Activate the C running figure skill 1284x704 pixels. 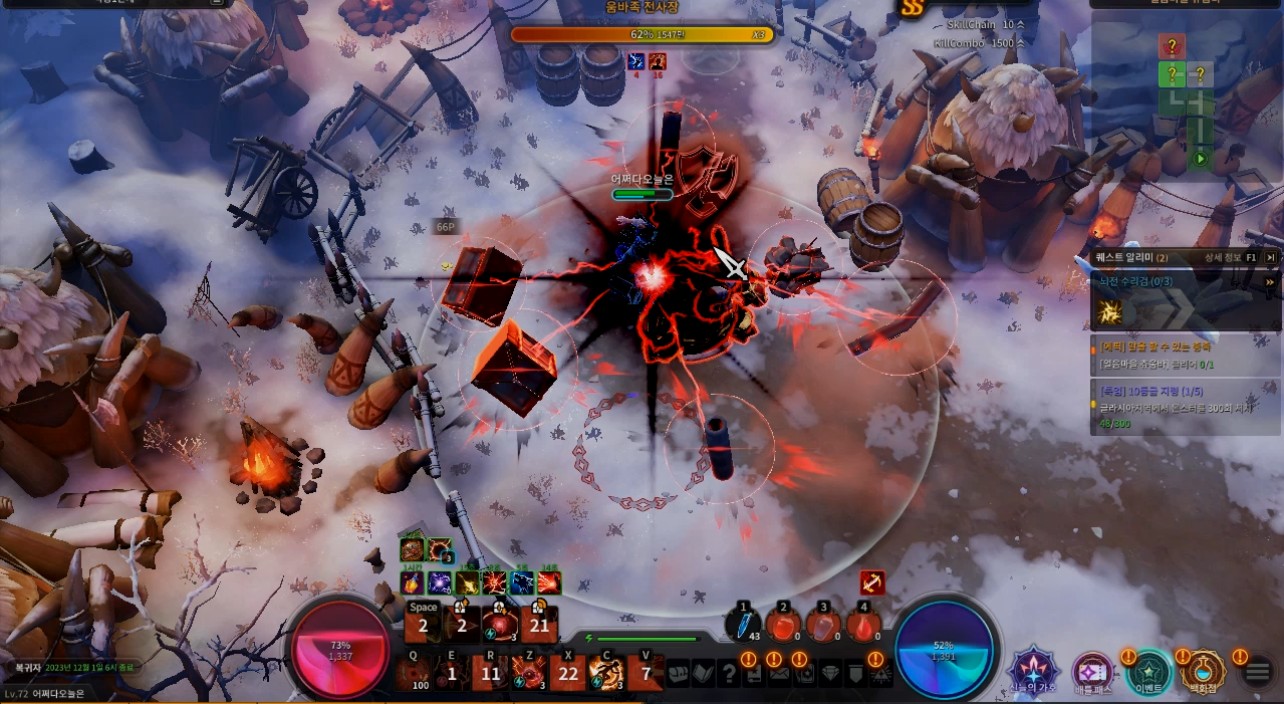click(x=606, y=673)
